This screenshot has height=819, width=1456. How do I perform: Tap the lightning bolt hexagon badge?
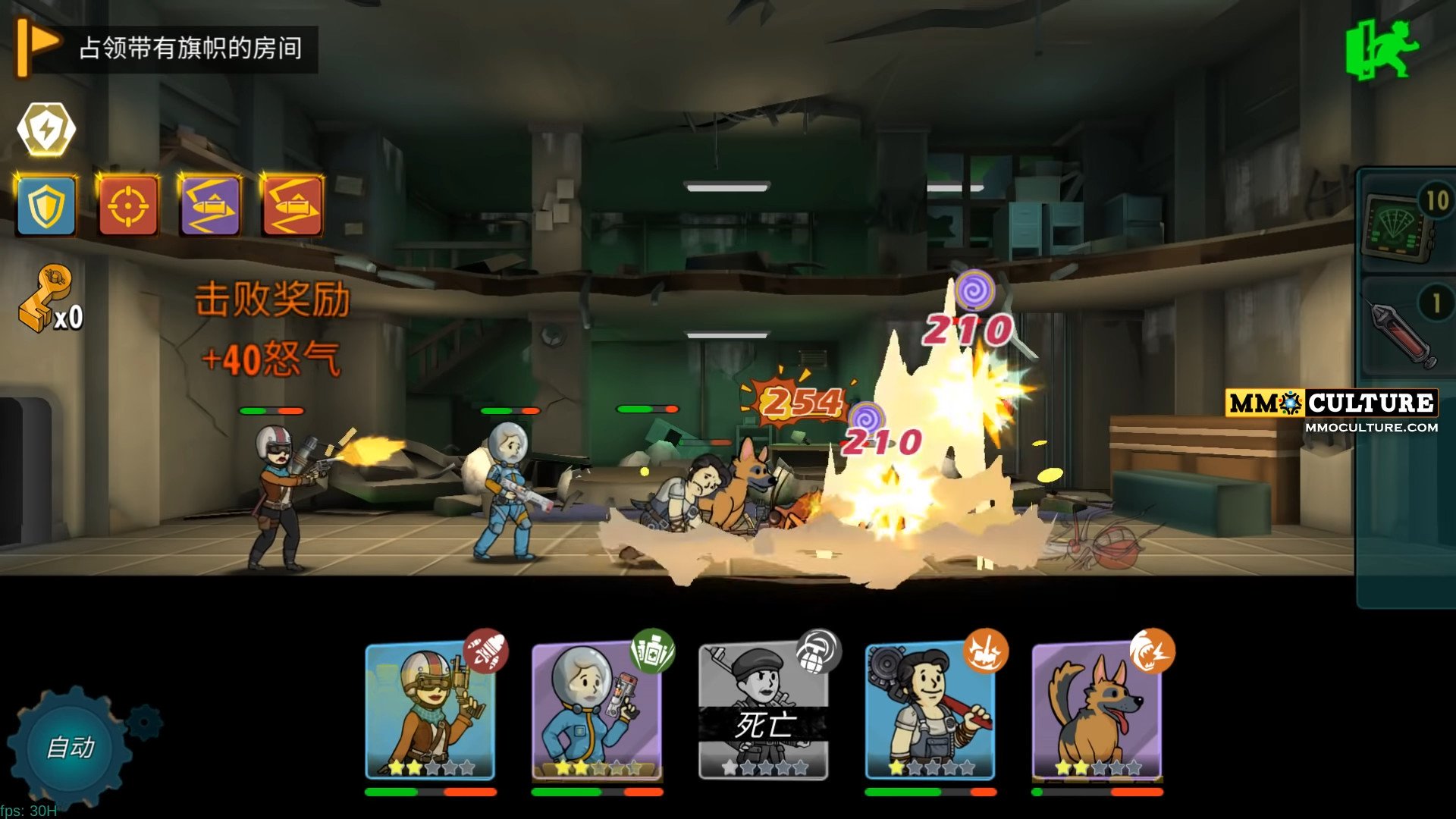[x=46, y=130]
